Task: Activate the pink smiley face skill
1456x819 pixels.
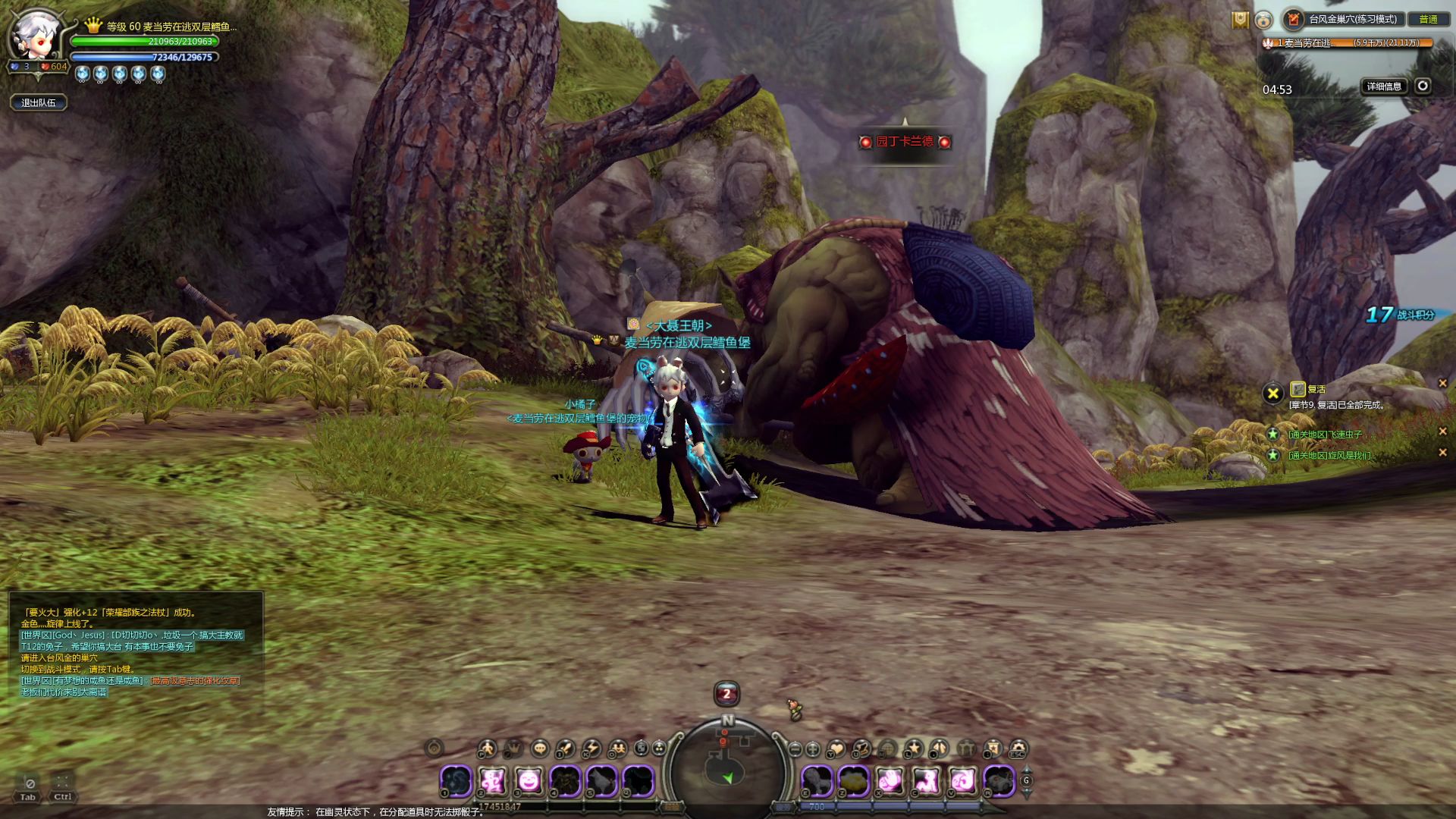Action: click(529, 780)
